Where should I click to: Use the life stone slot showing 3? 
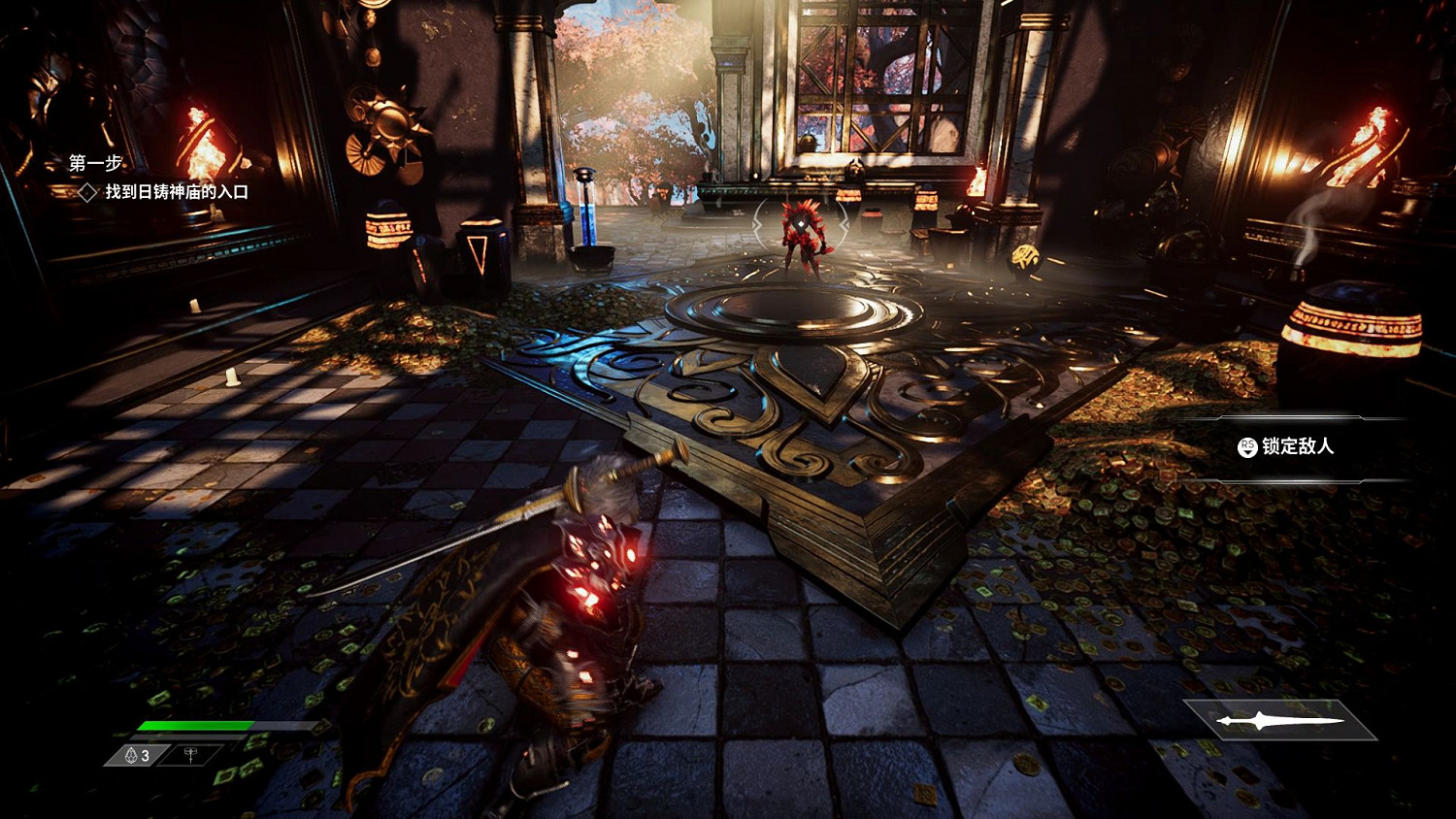[x=138, y=755]
